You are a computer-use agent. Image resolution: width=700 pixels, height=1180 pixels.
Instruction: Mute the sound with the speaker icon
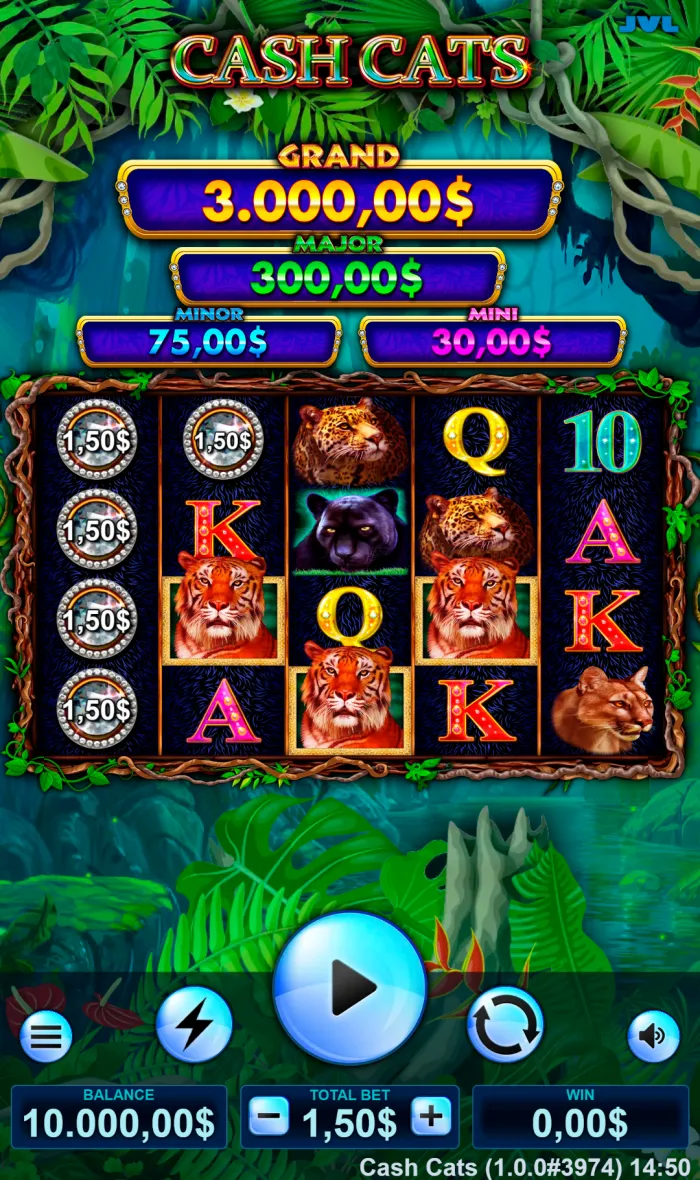[653, 1037]
